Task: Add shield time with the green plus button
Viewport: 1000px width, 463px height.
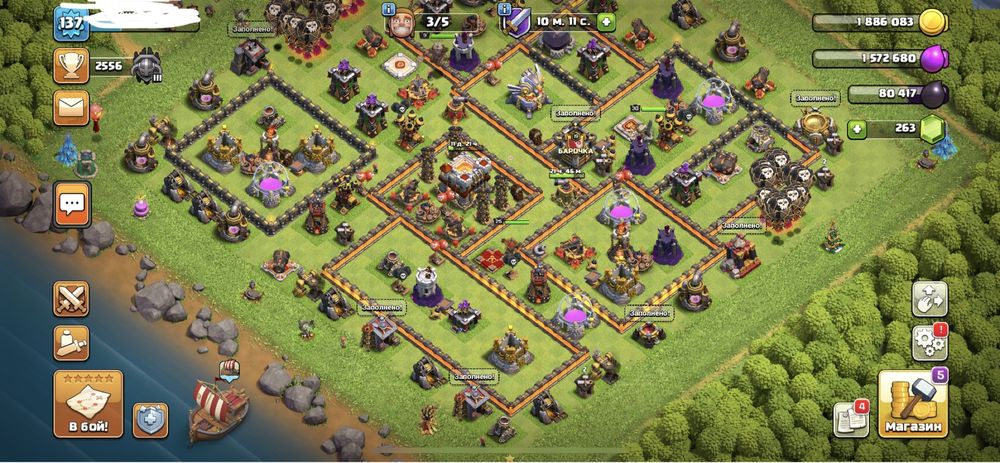Action: click(607, 21)
